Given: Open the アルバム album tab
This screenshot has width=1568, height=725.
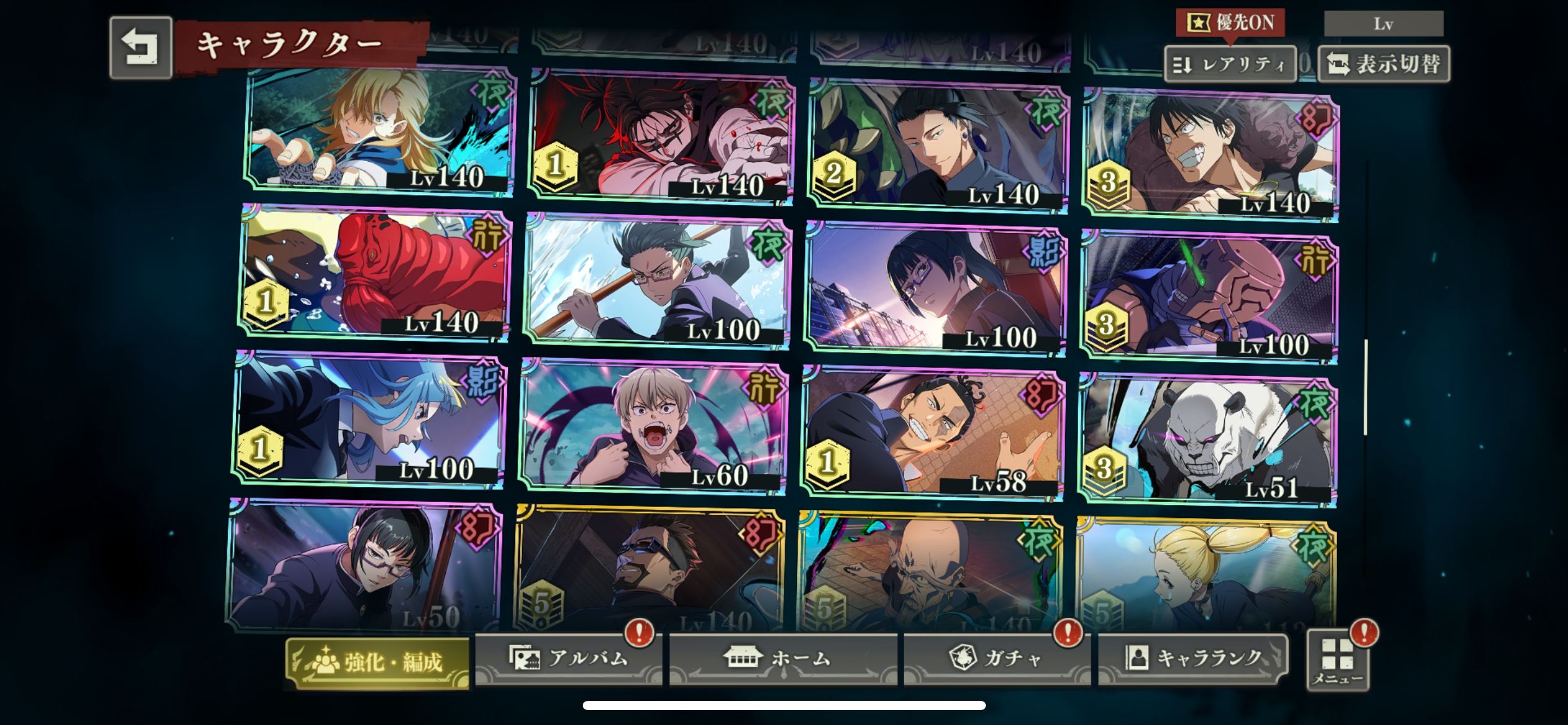Looking at the screenshot, I should 568,658.
